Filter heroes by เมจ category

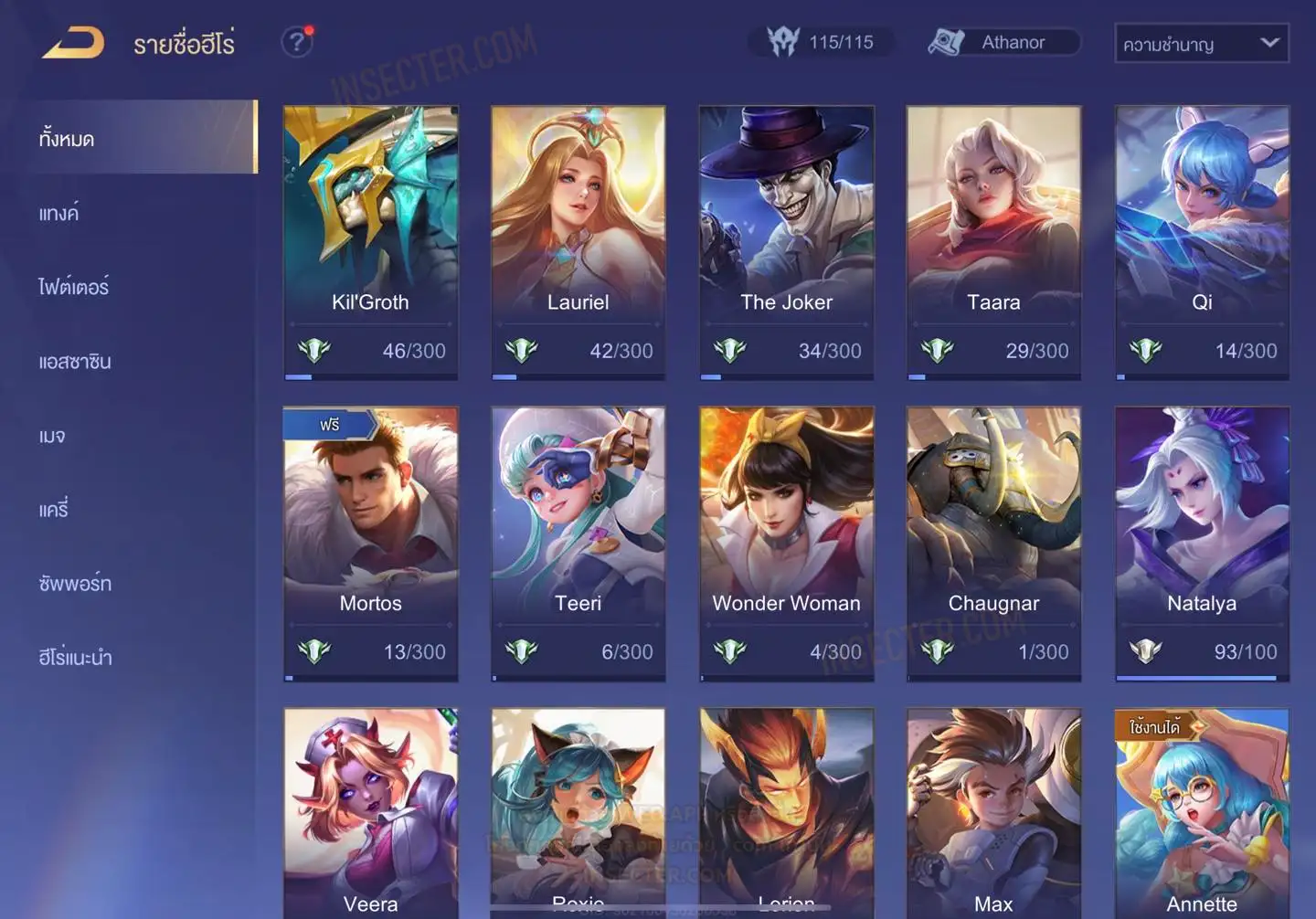click(52, 436)
